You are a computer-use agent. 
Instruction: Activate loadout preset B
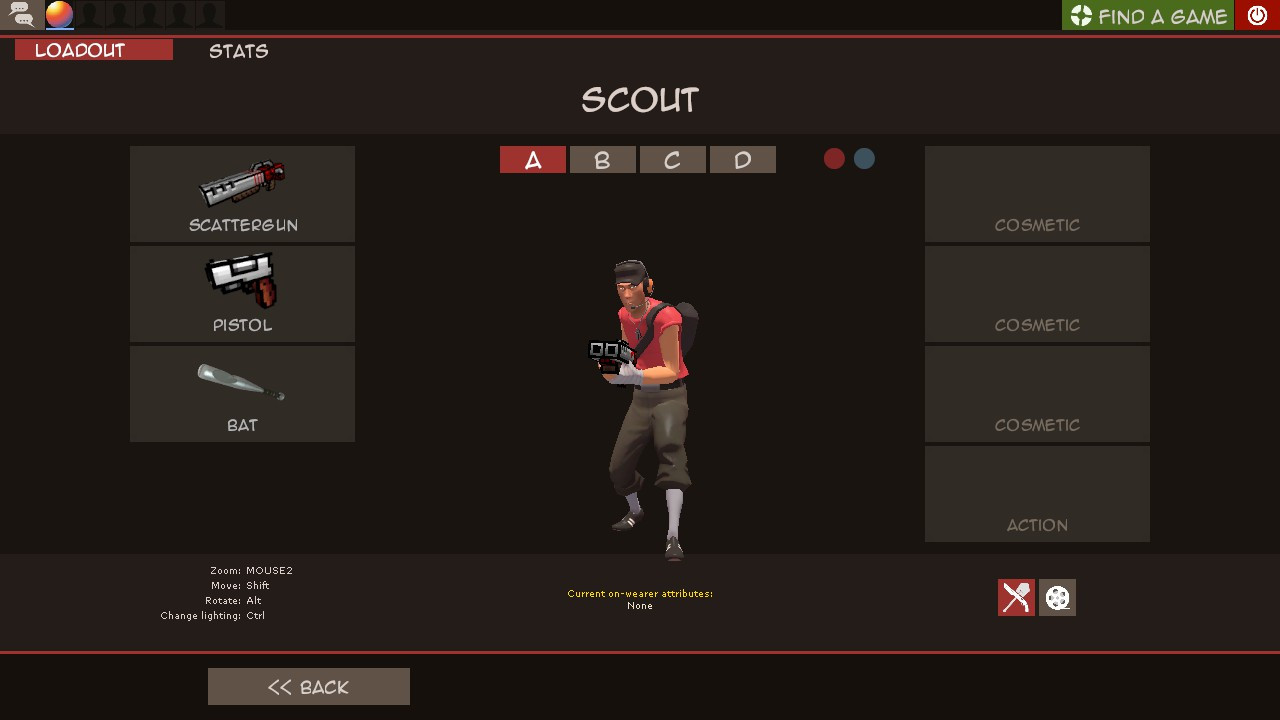click(x=602, y=159)
